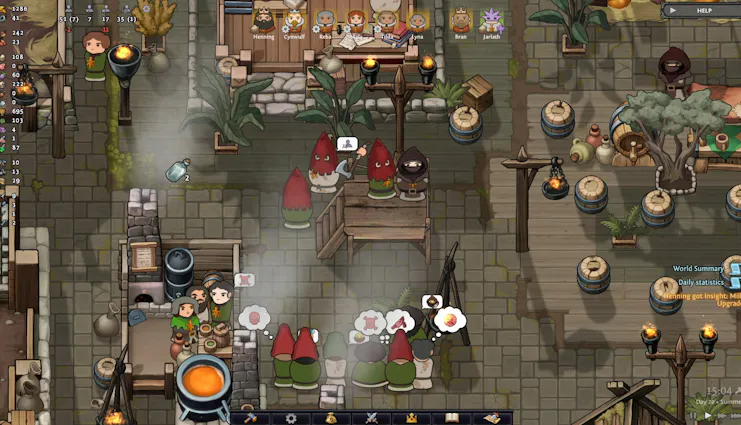Open the hammer build menu
The width and height of the screenshot is (741, 425).
(x=251, y=418)
